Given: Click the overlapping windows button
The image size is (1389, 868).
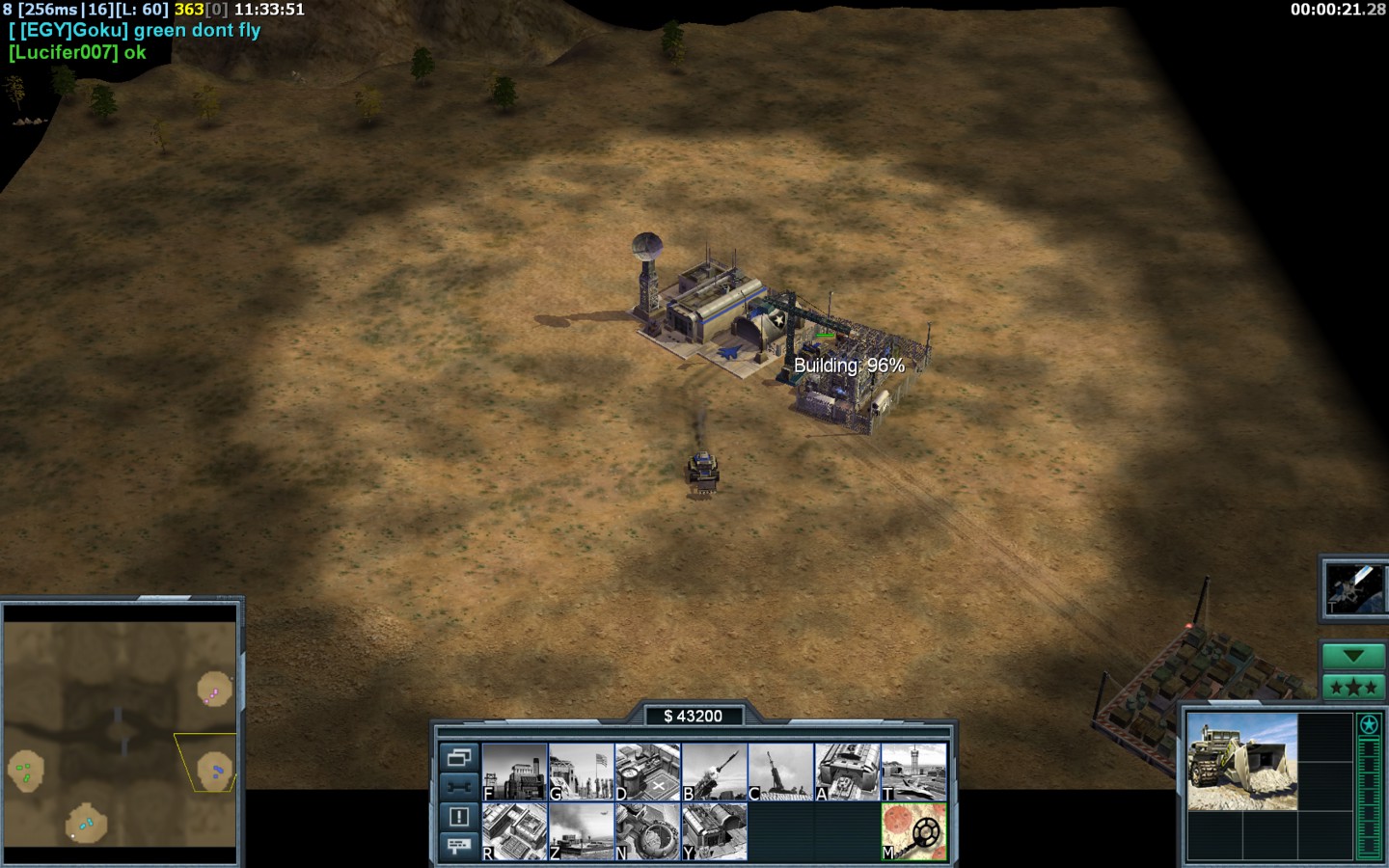Looking at the screenshot, I should click(458, 757).
